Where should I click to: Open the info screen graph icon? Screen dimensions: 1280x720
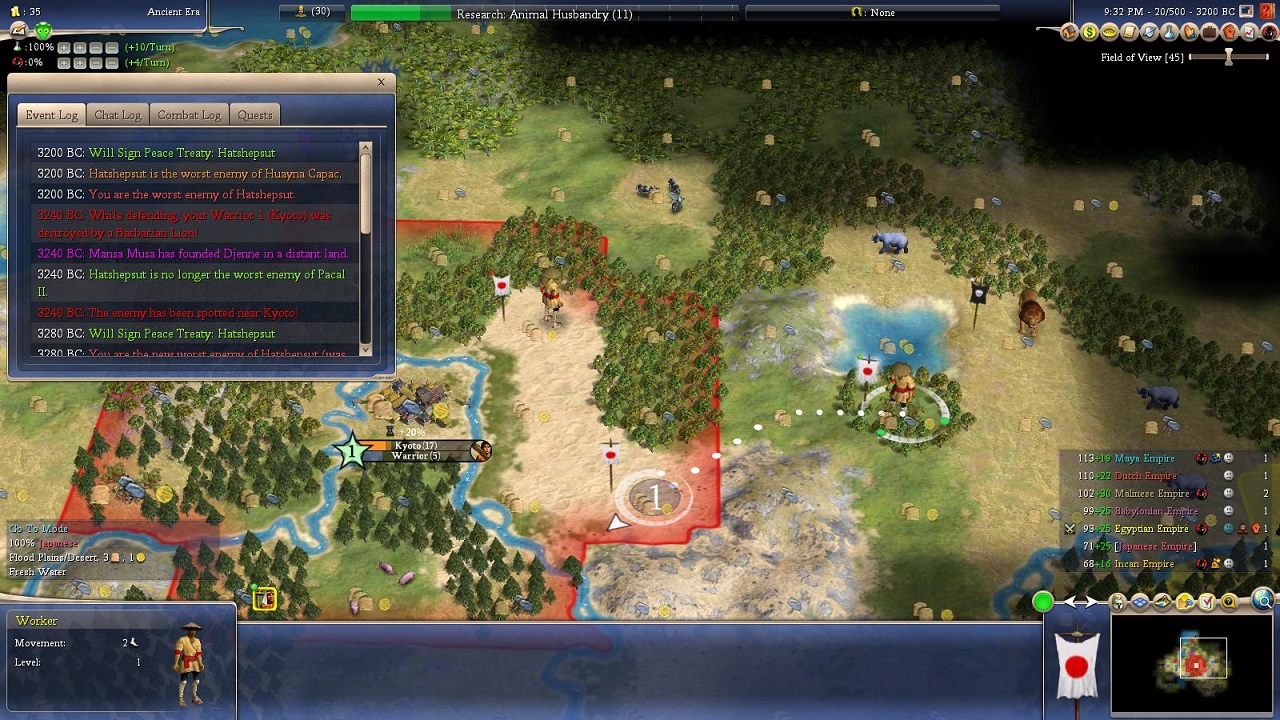(1249, 33)
